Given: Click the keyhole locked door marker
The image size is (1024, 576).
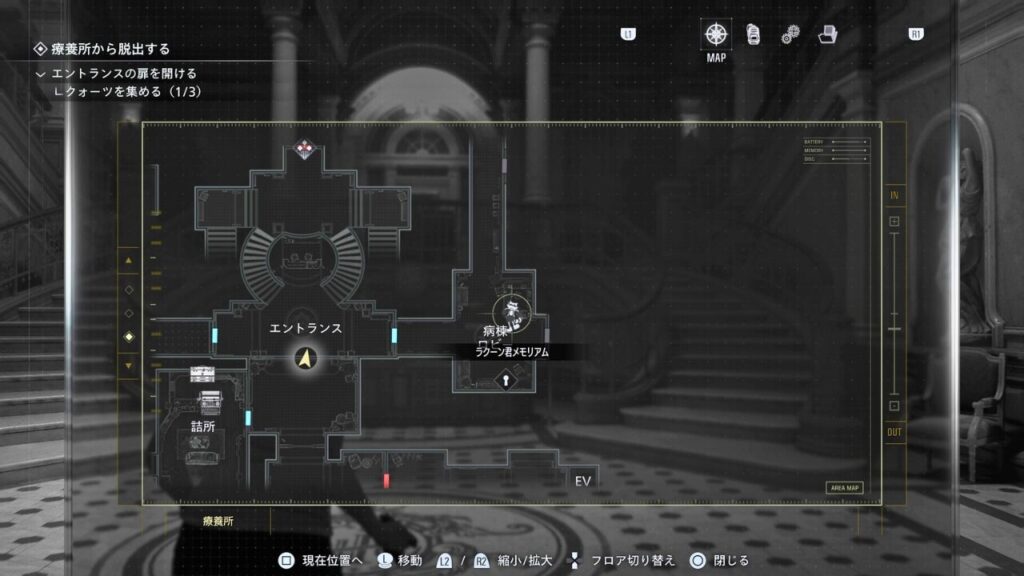Looking at the screenshot, I should 507,380.
